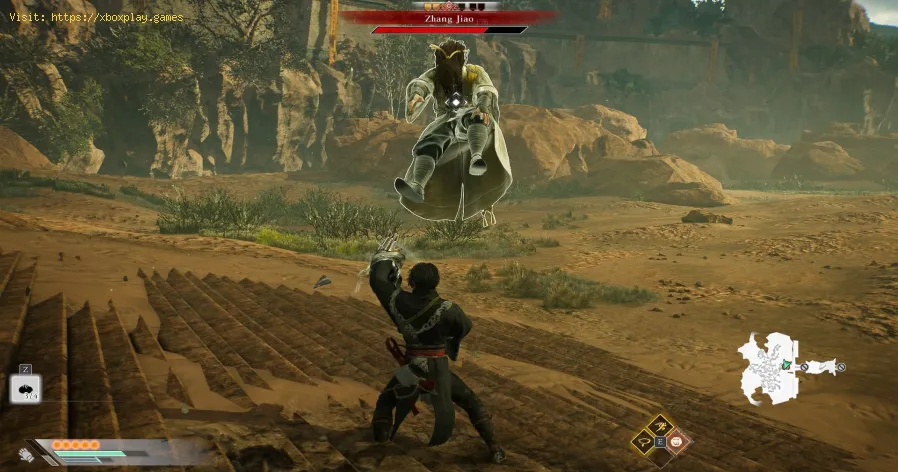Activate the top battle art diamond icon
Viewport: 898px width, 472px height.
pos(662,425)
